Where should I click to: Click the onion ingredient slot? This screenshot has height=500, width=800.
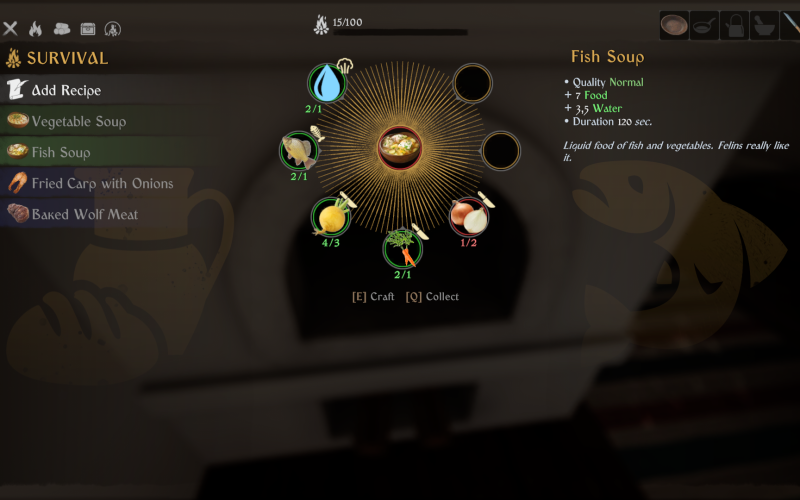click(467, 215)
